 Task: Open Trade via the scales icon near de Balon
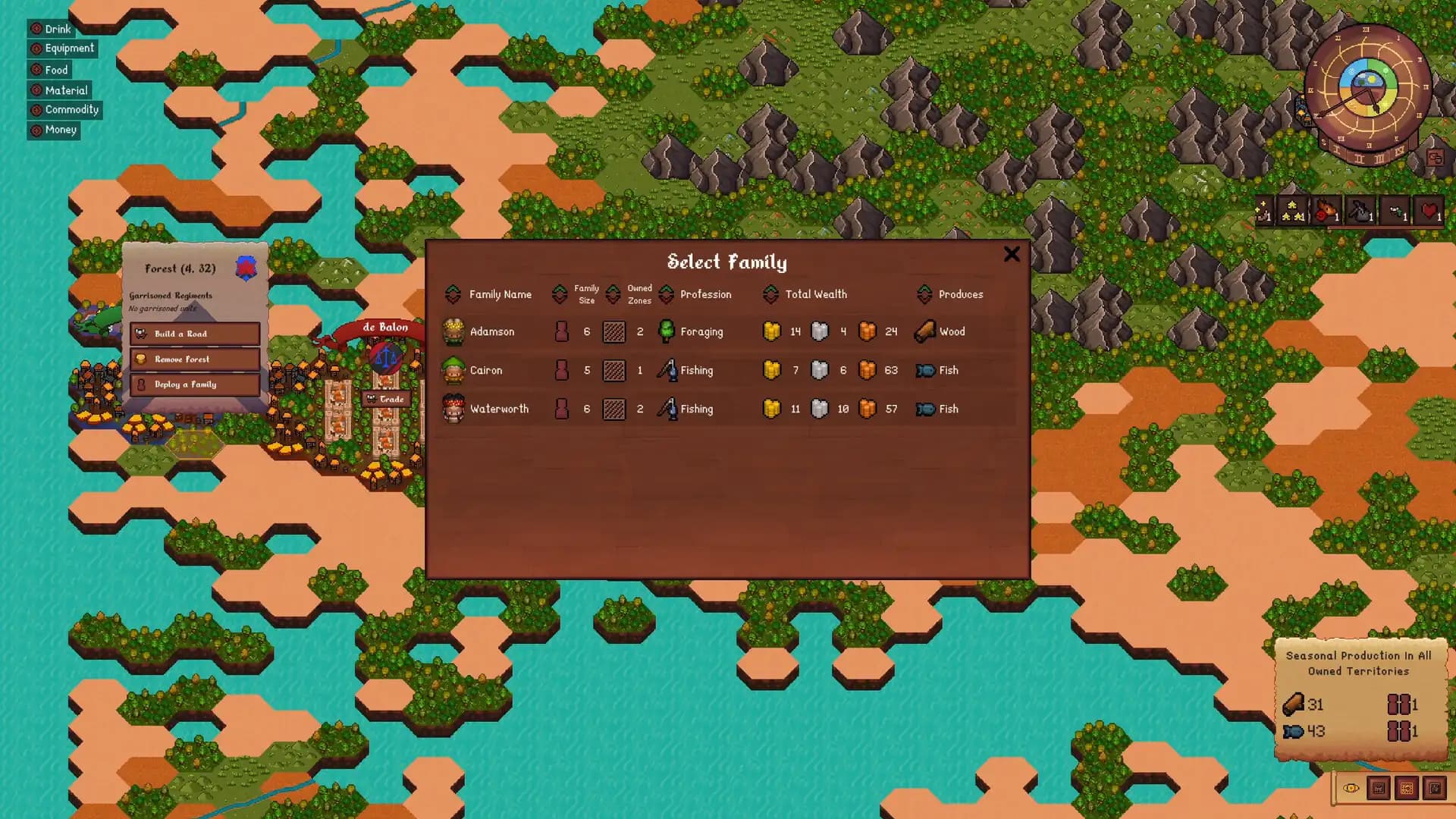[x=386, y=356]
